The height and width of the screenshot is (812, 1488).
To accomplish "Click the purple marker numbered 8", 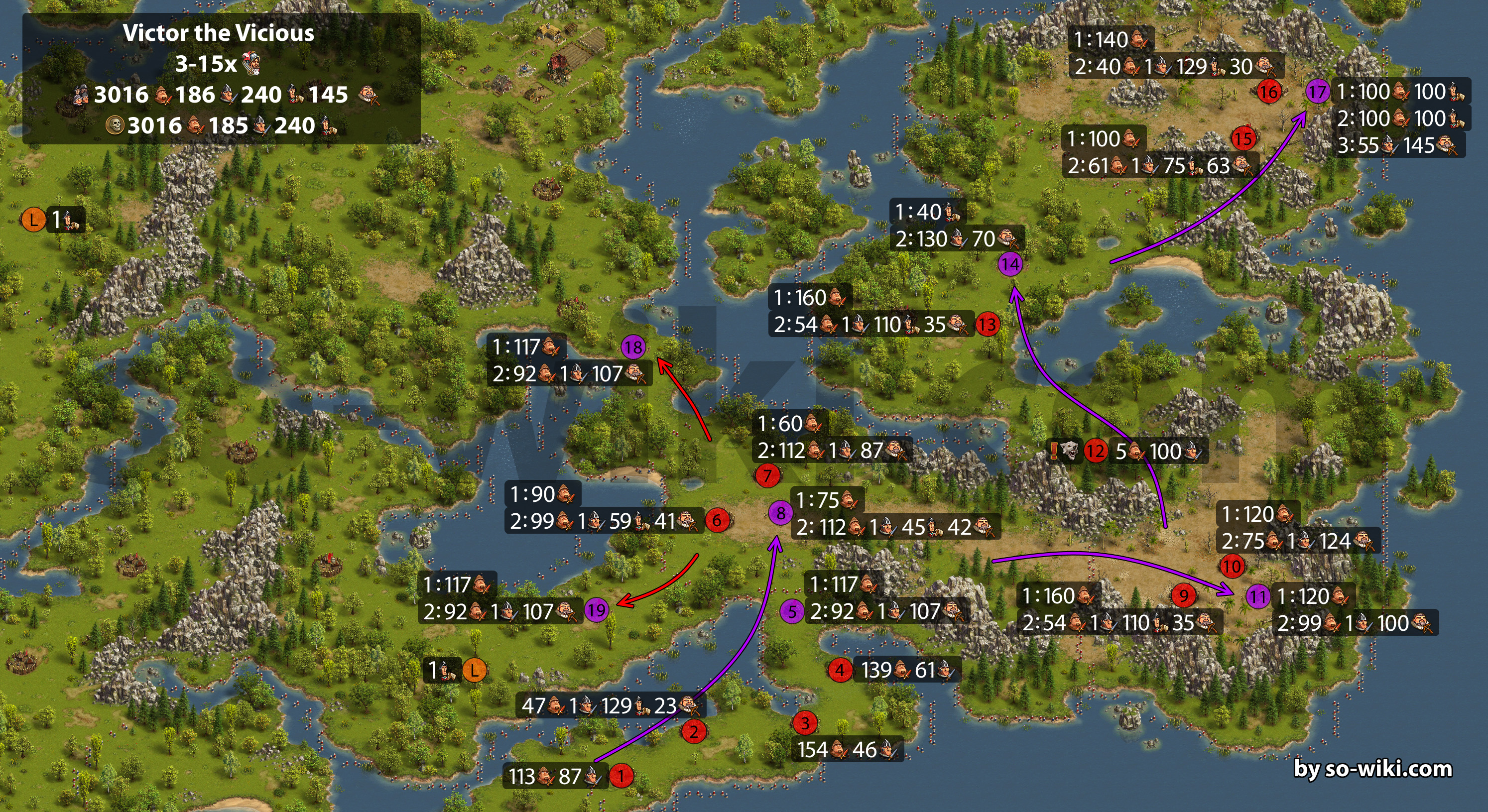I will coord(780,512).
